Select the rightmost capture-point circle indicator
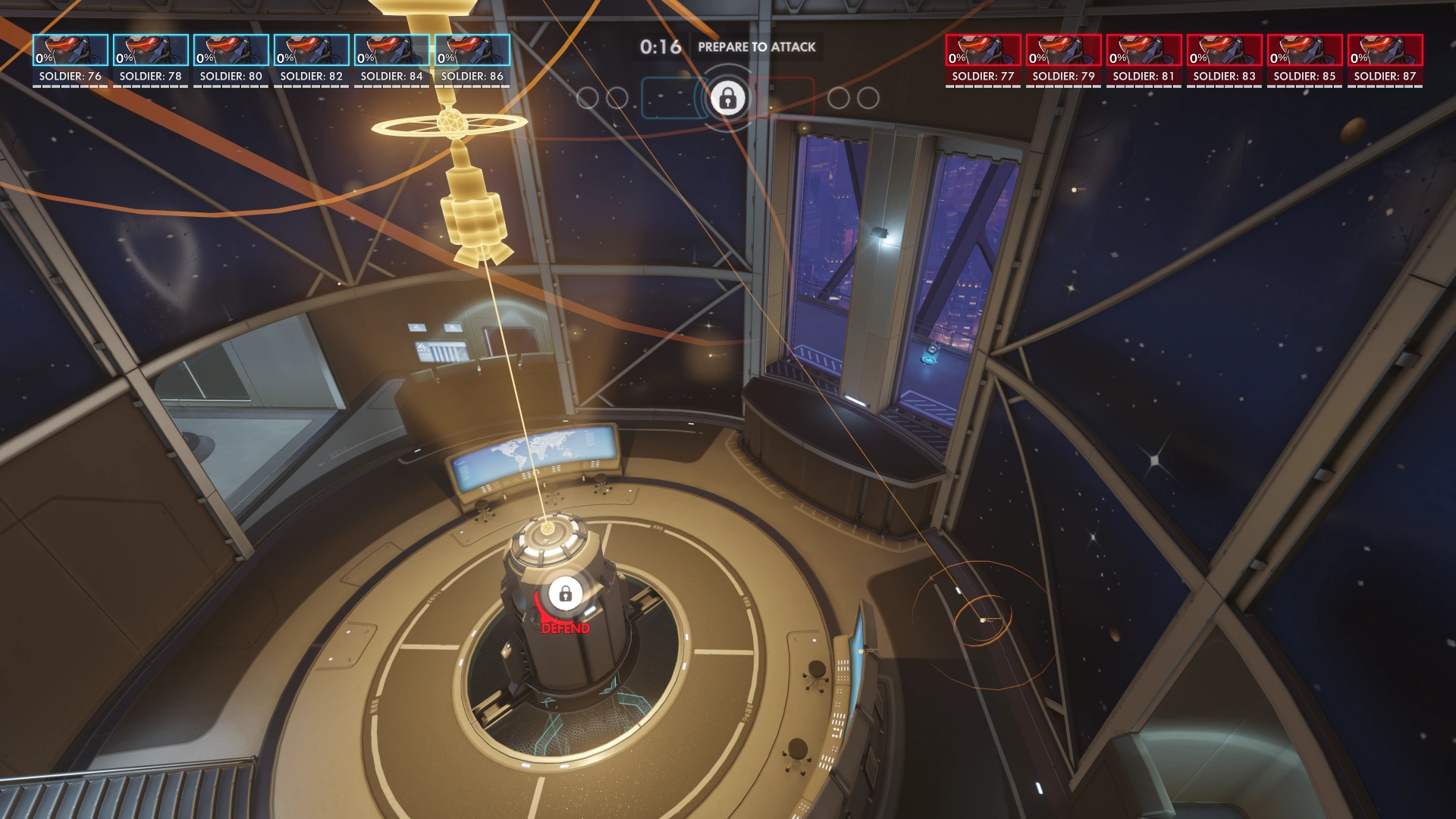 pyautogui.click(x=864, y=97)
